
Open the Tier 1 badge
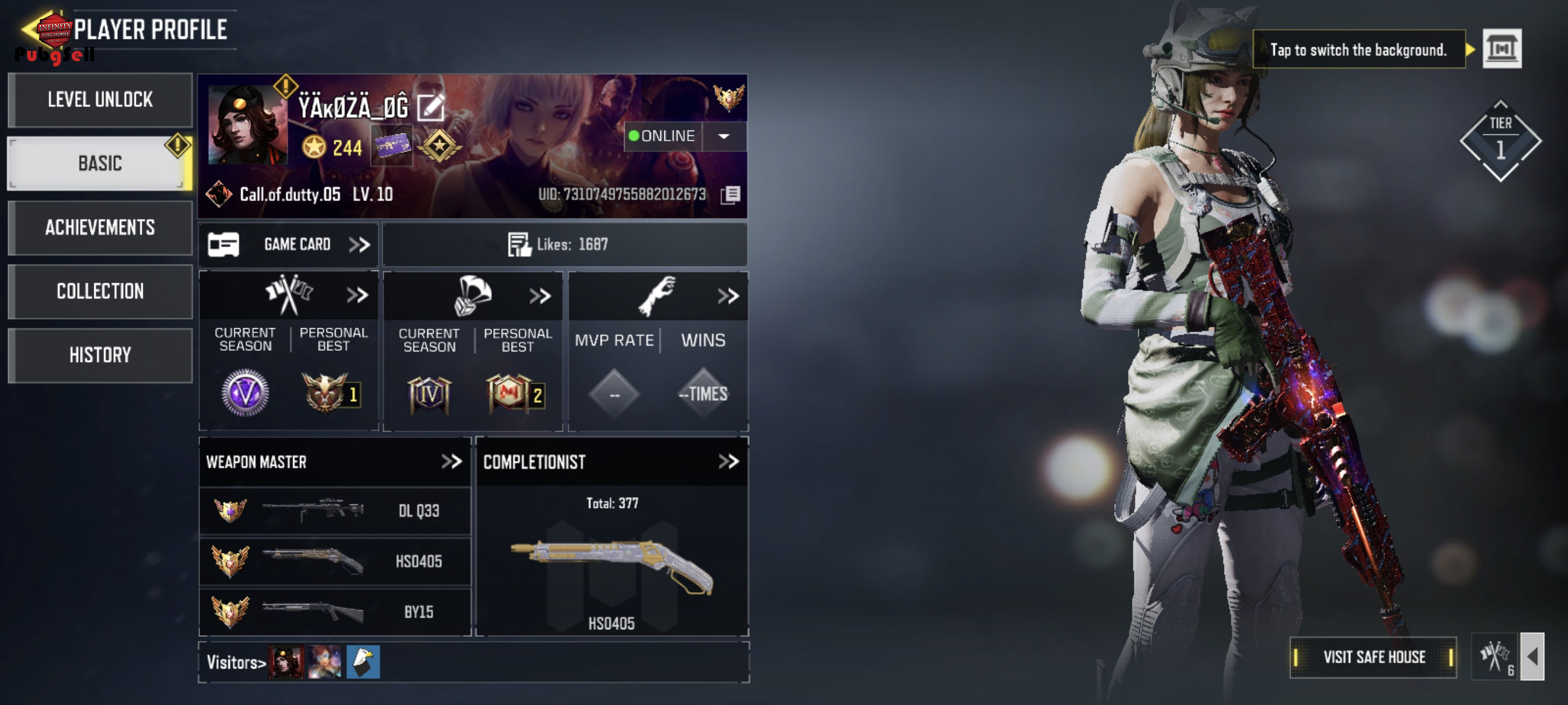(1500, 141)
